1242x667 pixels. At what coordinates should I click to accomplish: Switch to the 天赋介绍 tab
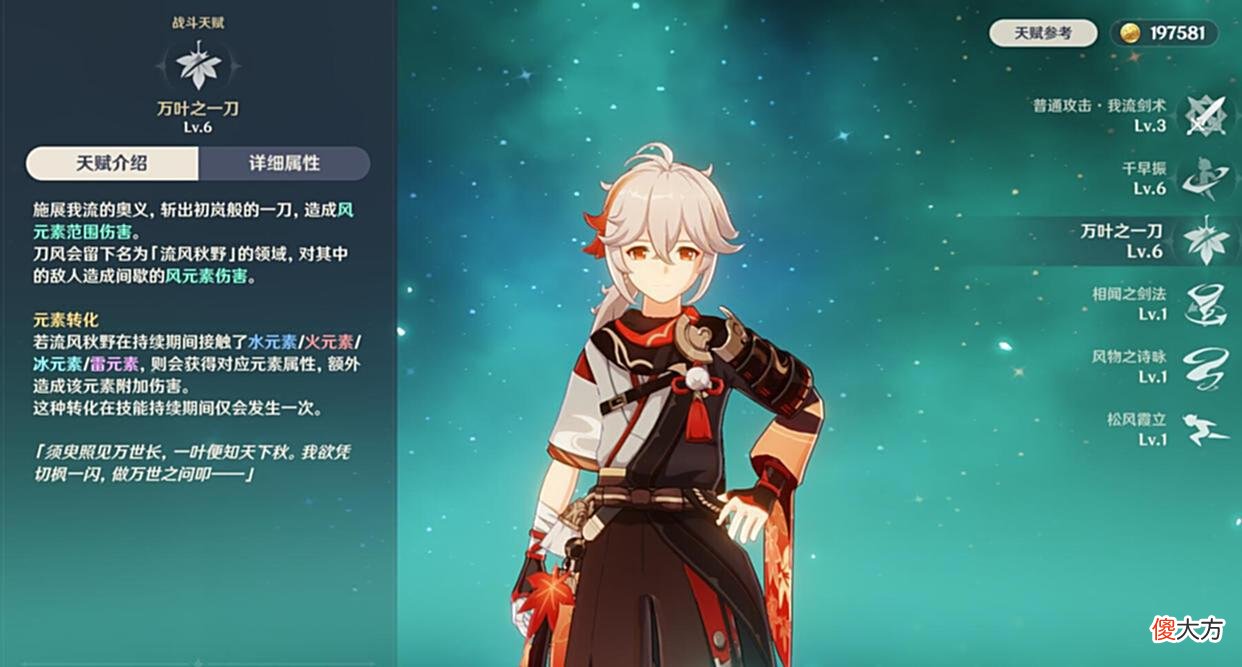pos(112,163)
